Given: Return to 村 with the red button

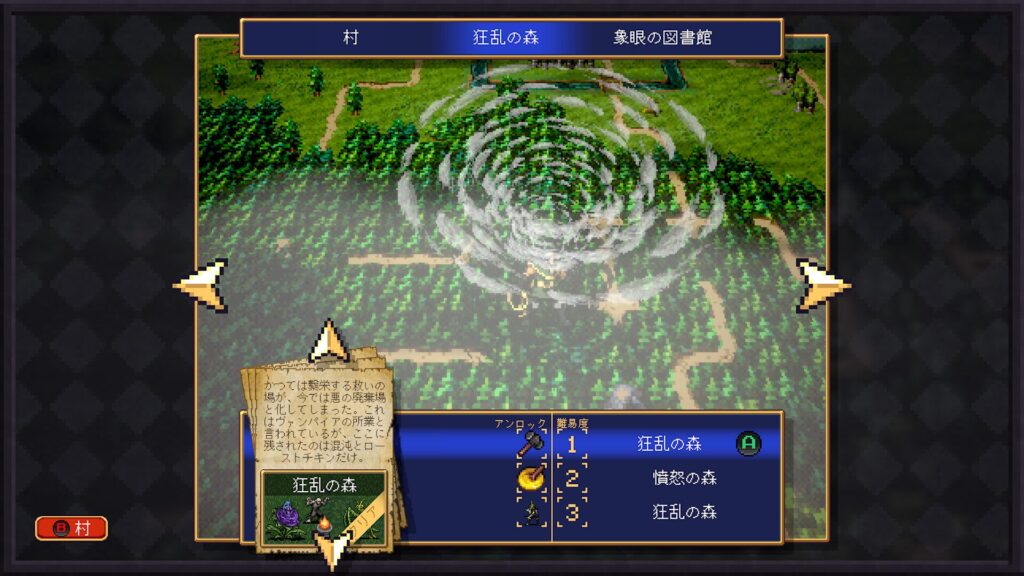Looking at the screenshot, I should pyautogui.click(x=71, y=528).
